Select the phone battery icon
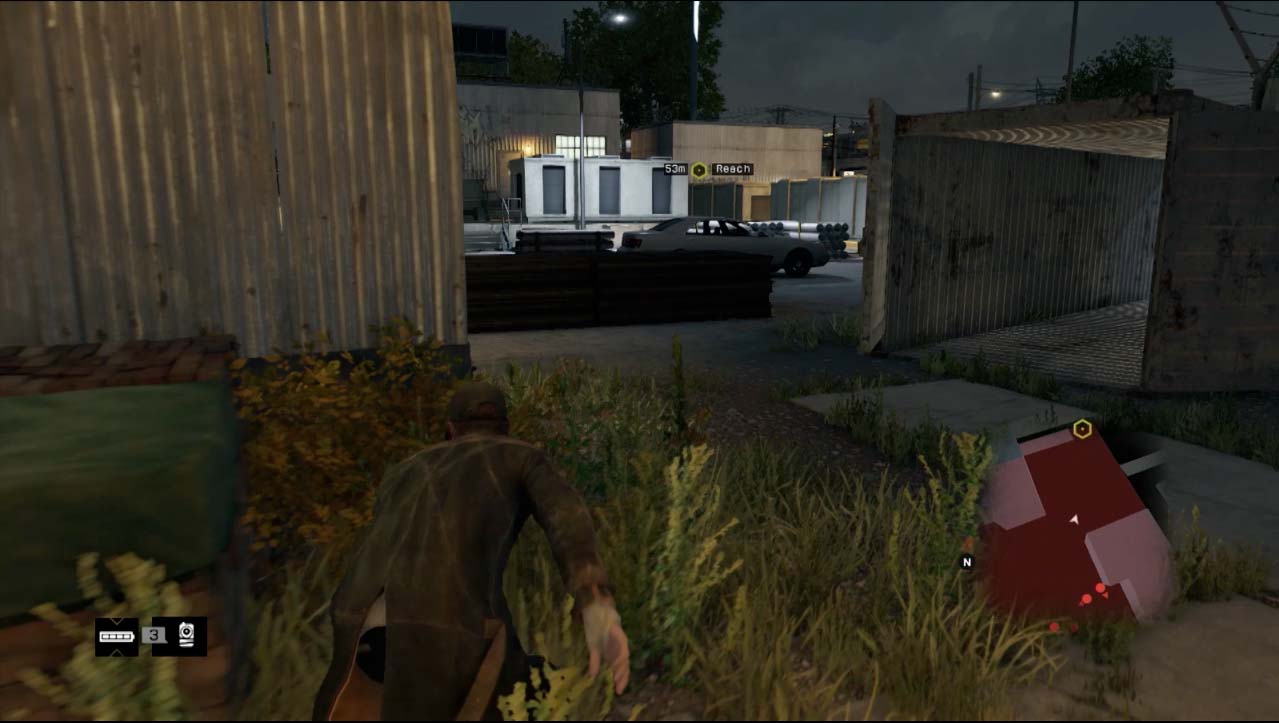This screenshot has height=723, width=1279. [117, 637]
